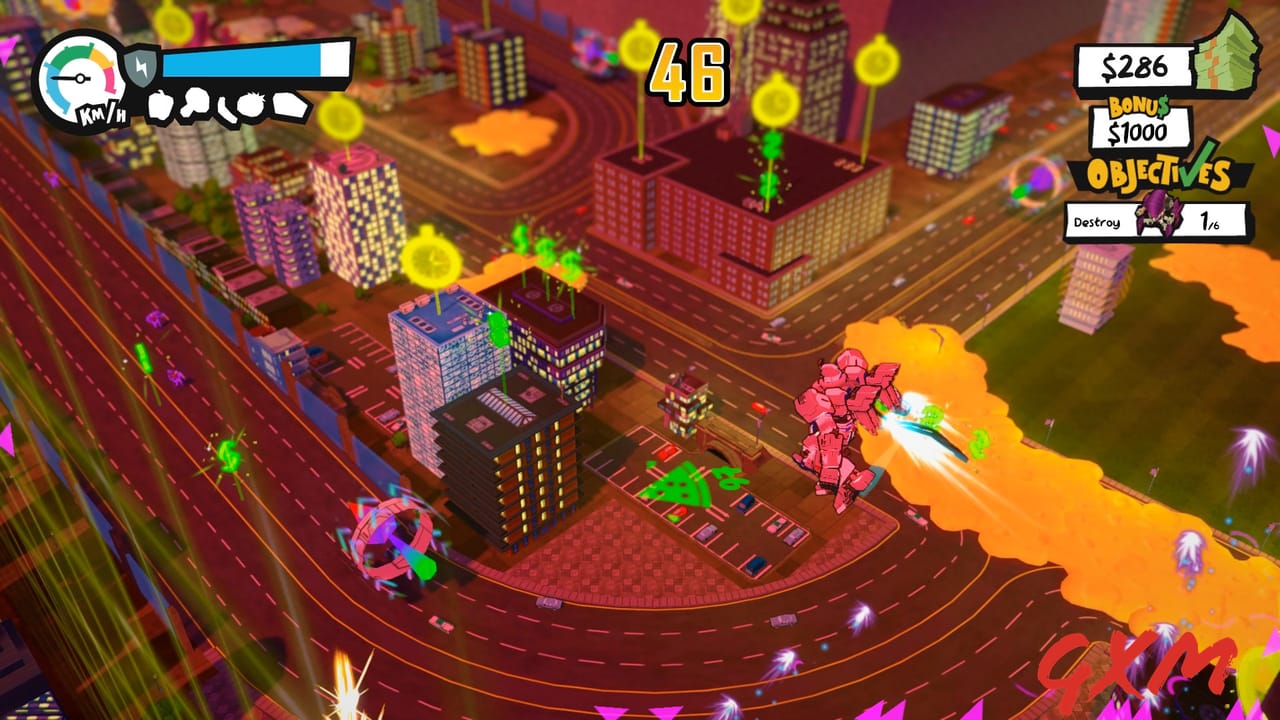Select the banana topping icon in the HUD
The height and width of the screenshot is (720, 1280).
(x=228, y=108)
